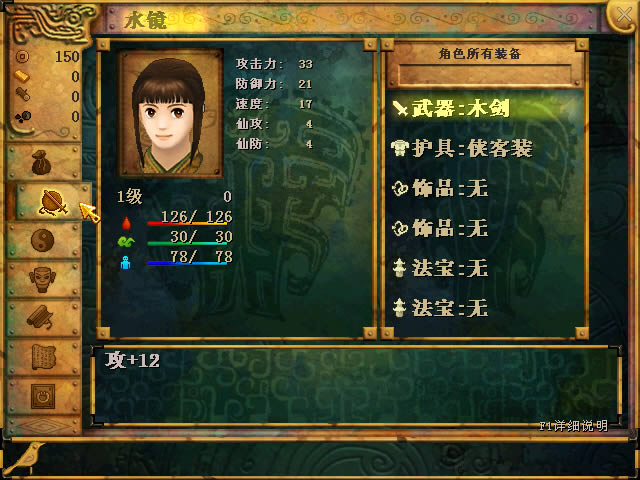Viewport: 640px width, 480px height.
Task: Open the rolled scroll tab
Action: (42, 318)
